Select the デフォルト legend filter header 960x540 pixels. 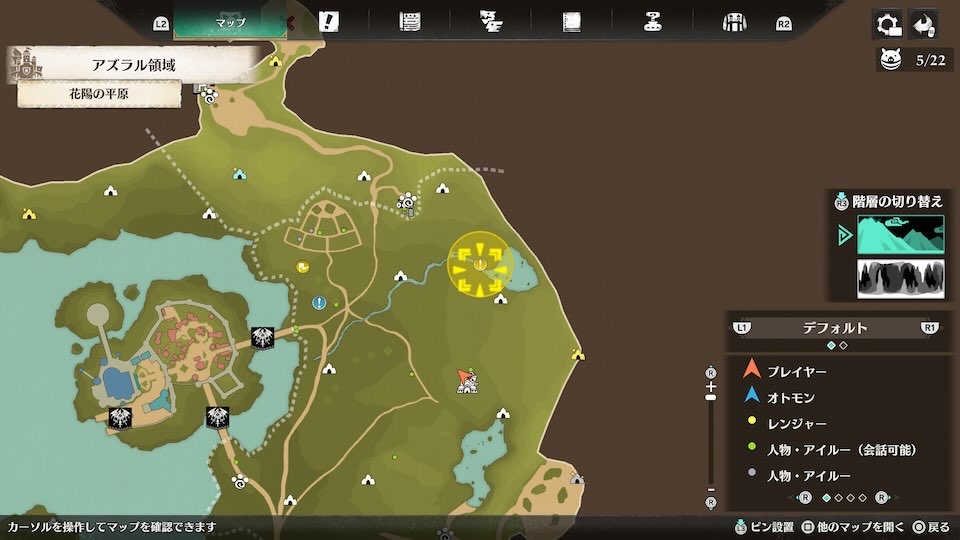835,327
